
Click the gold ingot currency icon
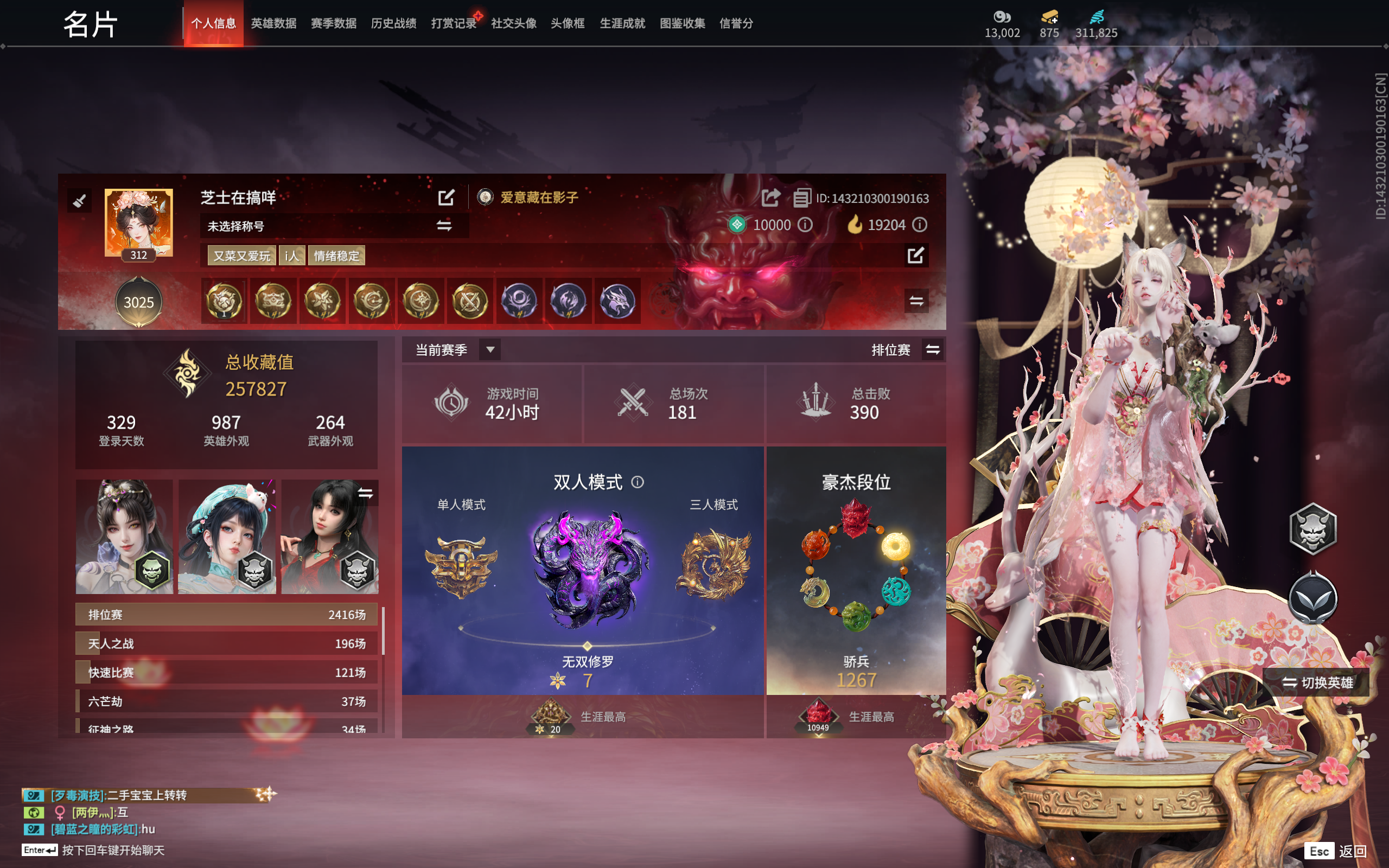(1051, 17)
